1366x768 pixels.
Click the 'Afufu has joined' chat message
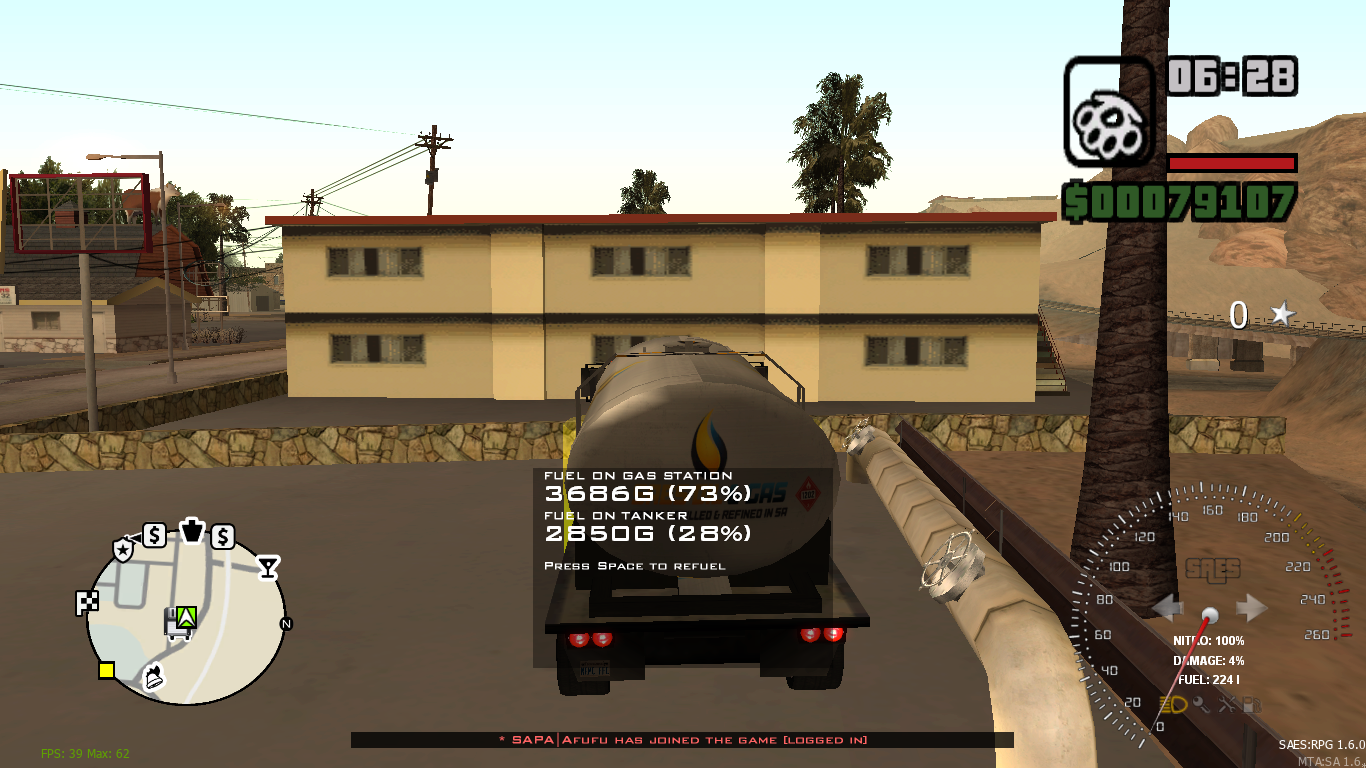[683, 740]
